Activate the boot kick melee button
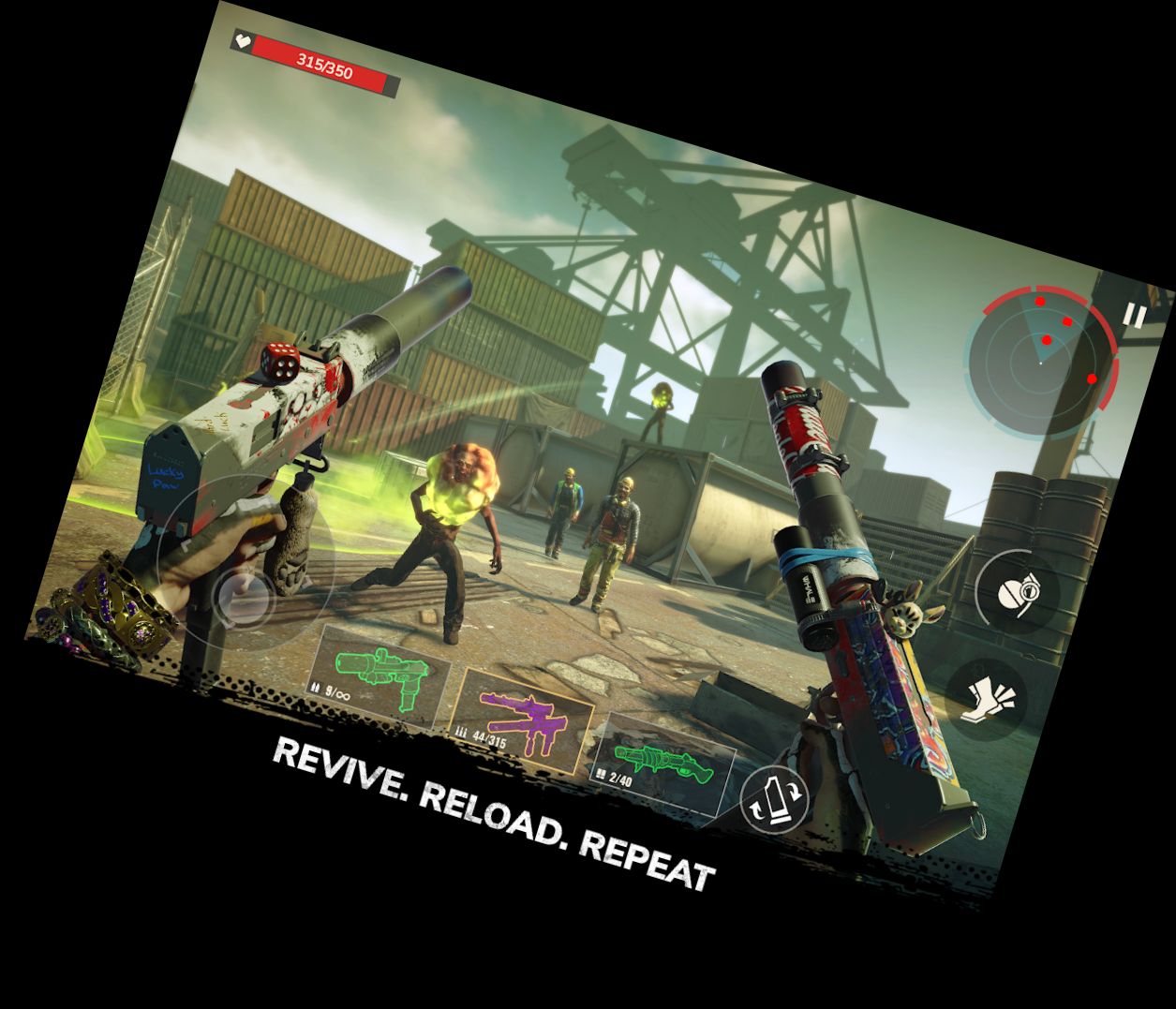Screen dimensions: 1176x1009 986,698
